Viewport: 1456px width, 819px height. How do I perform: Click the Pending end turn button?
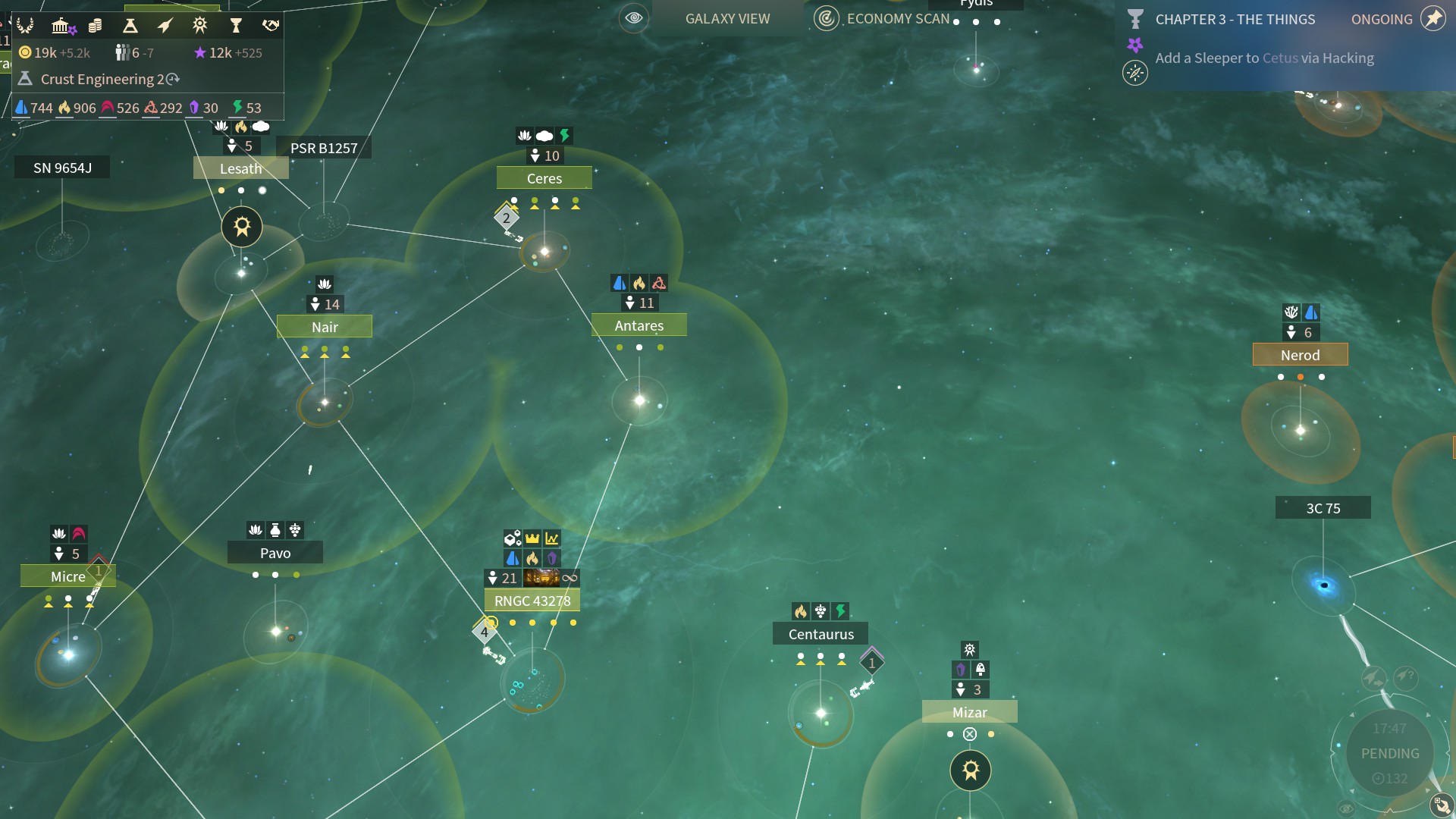pyautogui.click(x=1390, y=753)
